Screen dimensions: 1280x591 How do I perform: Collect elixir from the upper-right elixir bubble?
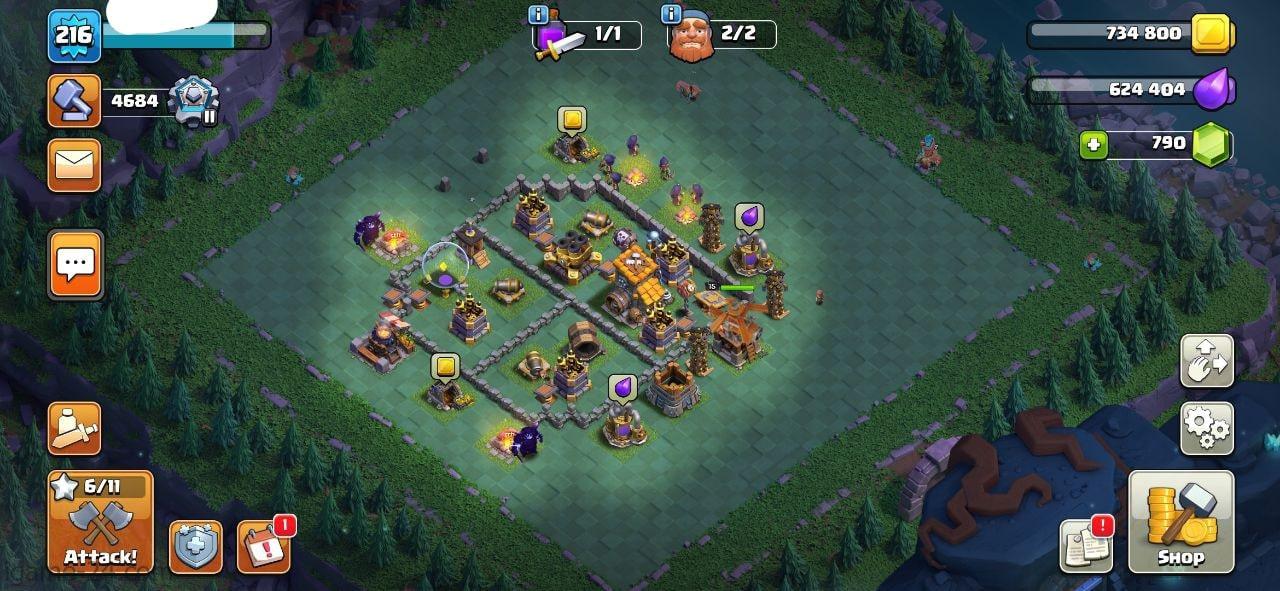click(749, 217)
